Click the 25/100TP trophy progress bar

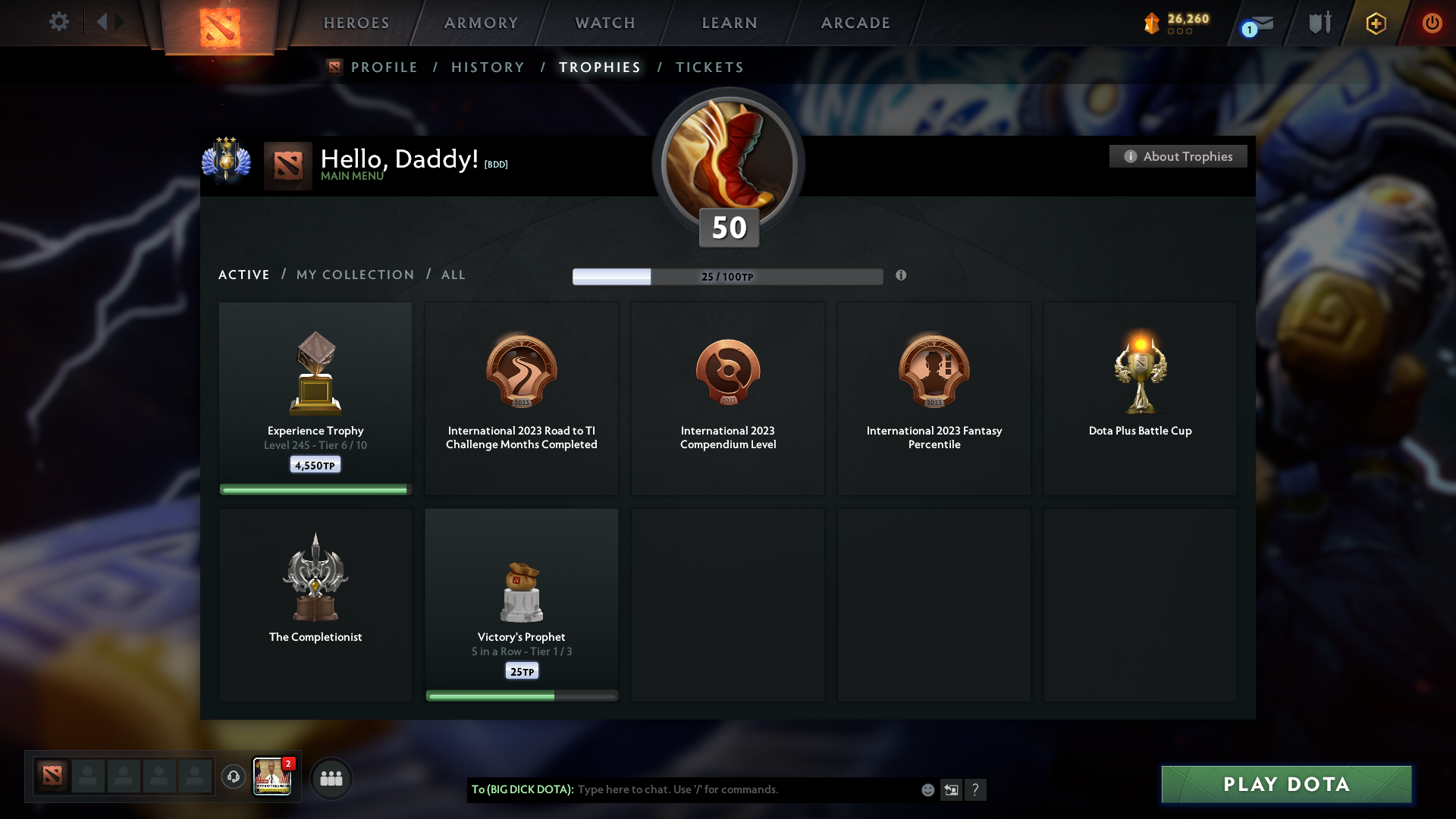[727, 276]
